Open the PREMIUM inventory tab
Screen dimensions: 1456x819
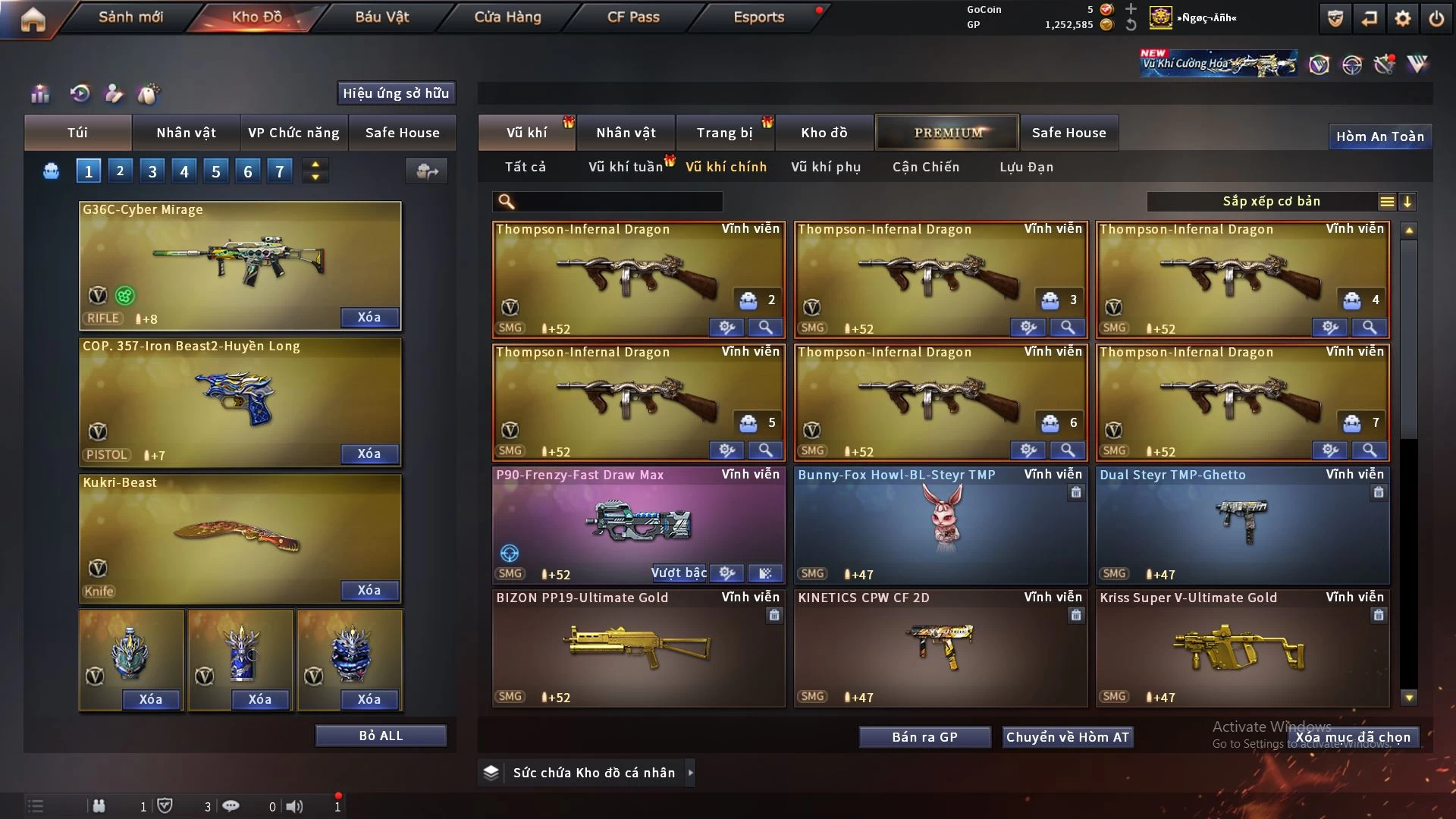(x=948, y=133)
